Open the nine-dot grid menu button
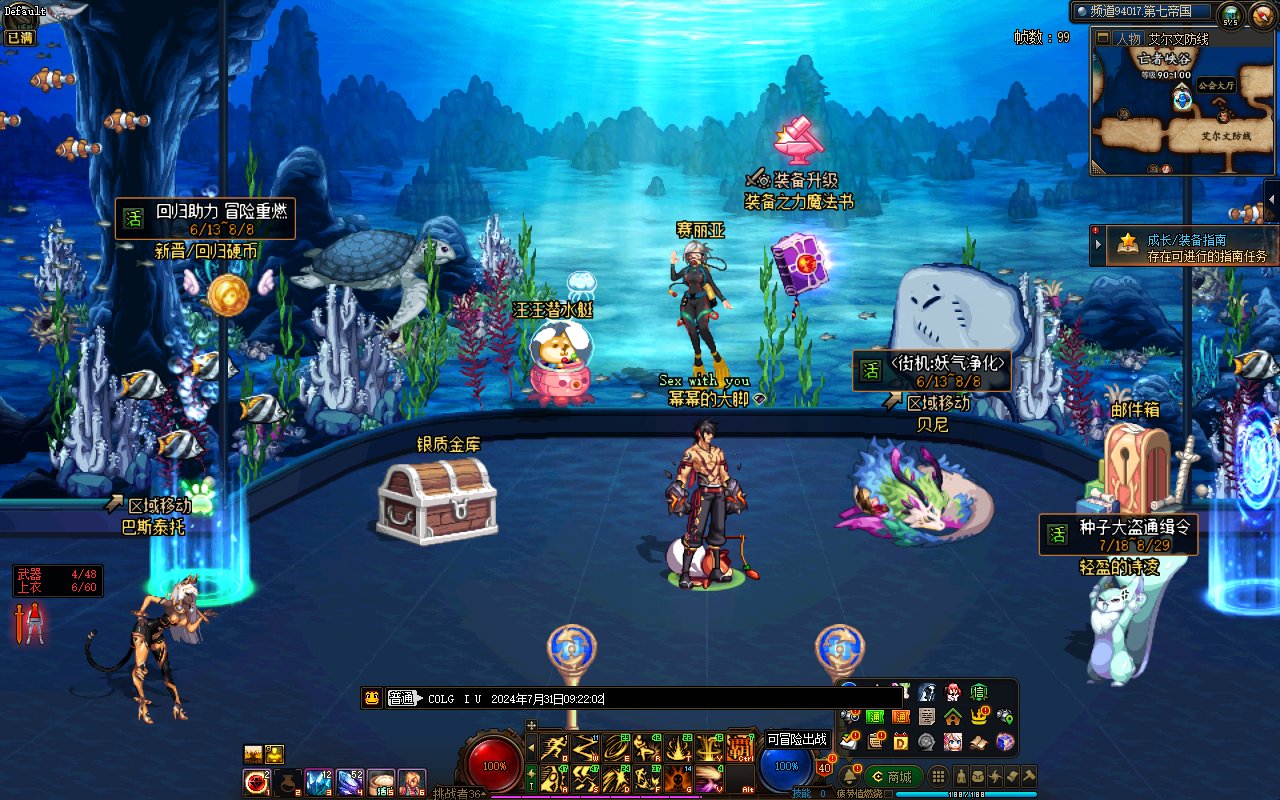 (x=938, y=777)
